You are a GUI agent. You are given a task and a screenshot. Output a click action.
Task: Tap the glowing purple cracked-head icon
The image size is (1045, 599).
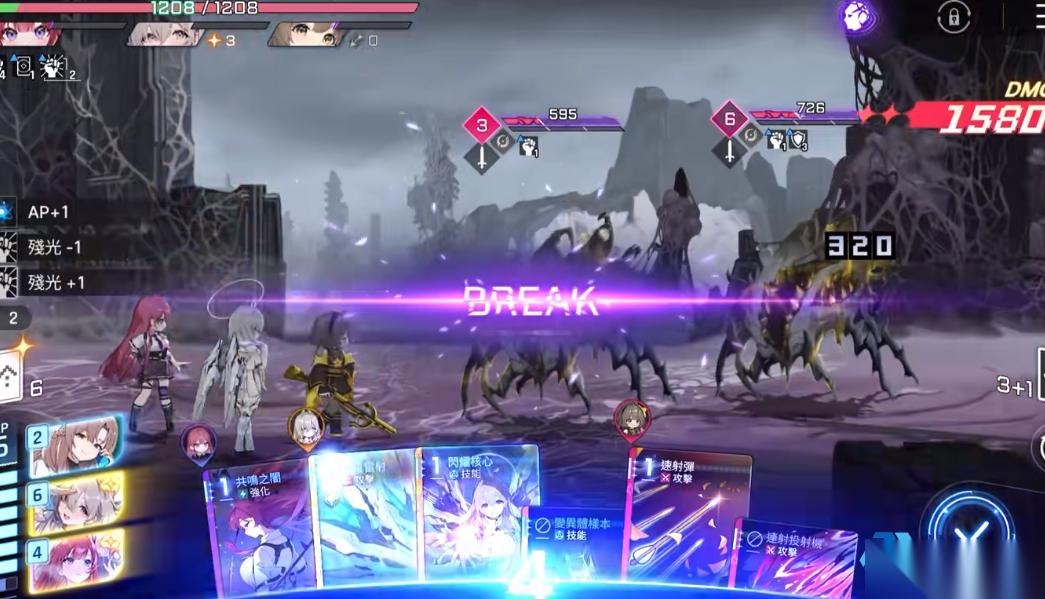click(x=859, y=17)
